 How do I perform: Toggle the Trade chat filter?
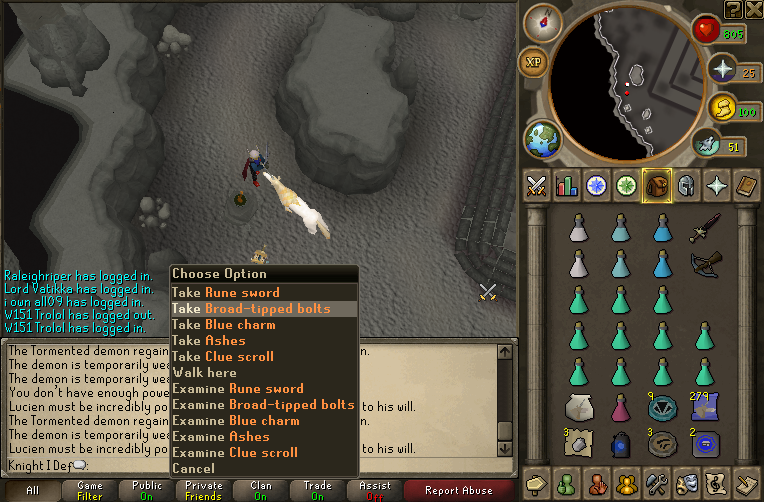coord(316,490)
